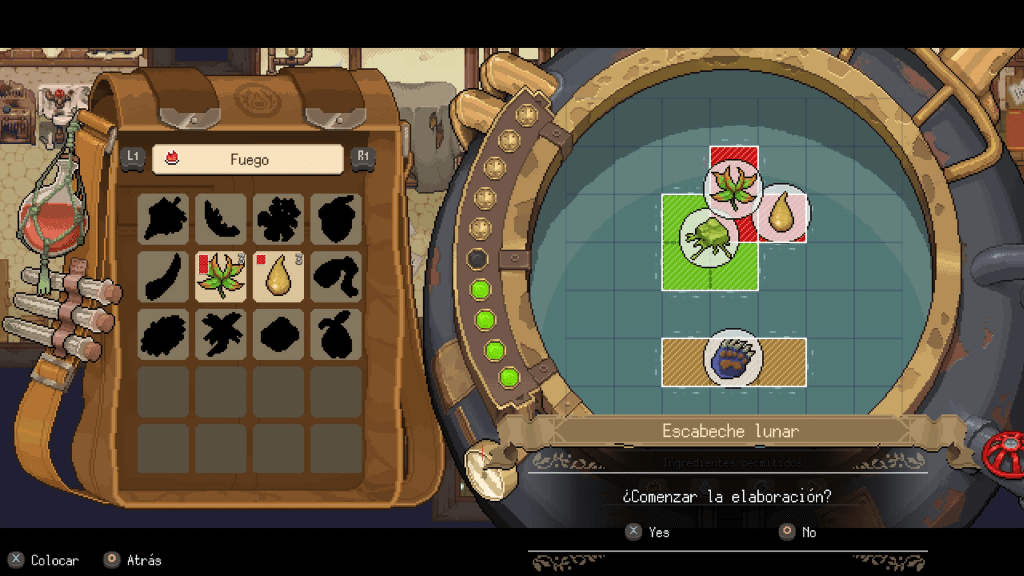The width and height of the screenshot is (1024, 576).
Task: Click the golden droplet piece in the cauldron
Action: coord(782,213)
